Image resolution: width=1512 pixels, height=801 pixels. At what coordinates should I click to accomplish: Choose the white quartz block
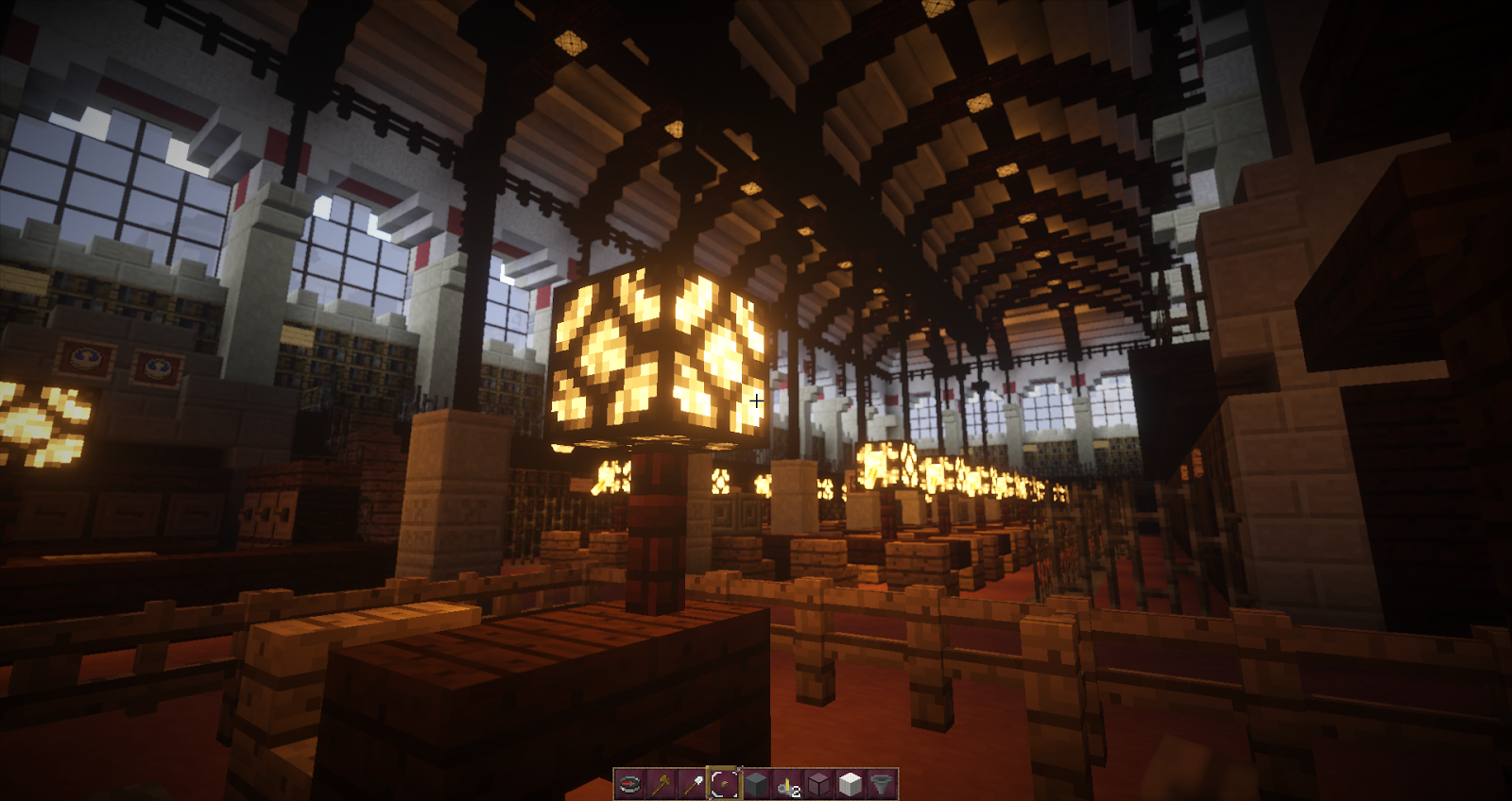850,782
